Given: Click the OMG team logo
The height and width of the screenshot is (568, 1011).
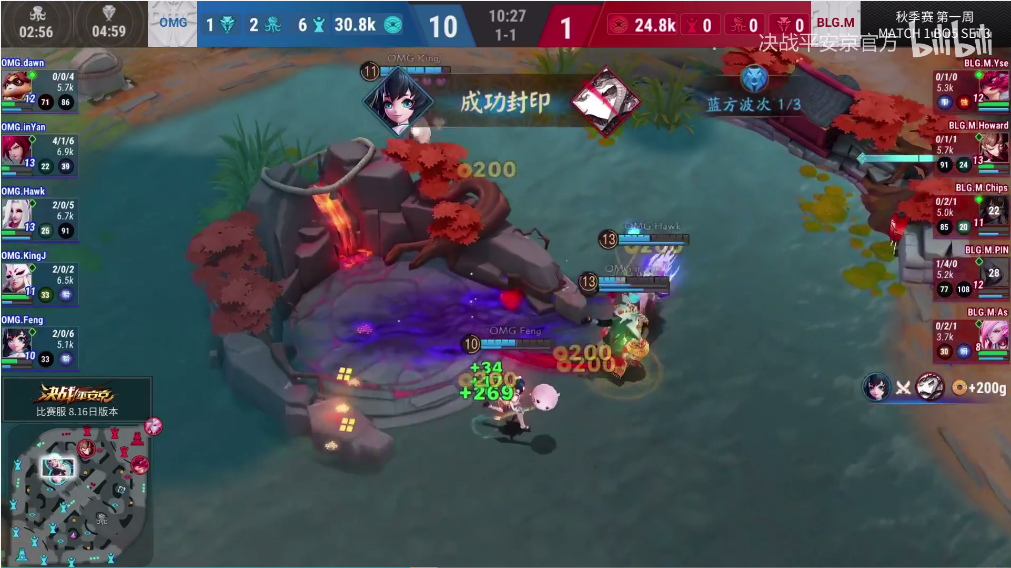Looking at the screenshot, I should [x=172, y=24].
